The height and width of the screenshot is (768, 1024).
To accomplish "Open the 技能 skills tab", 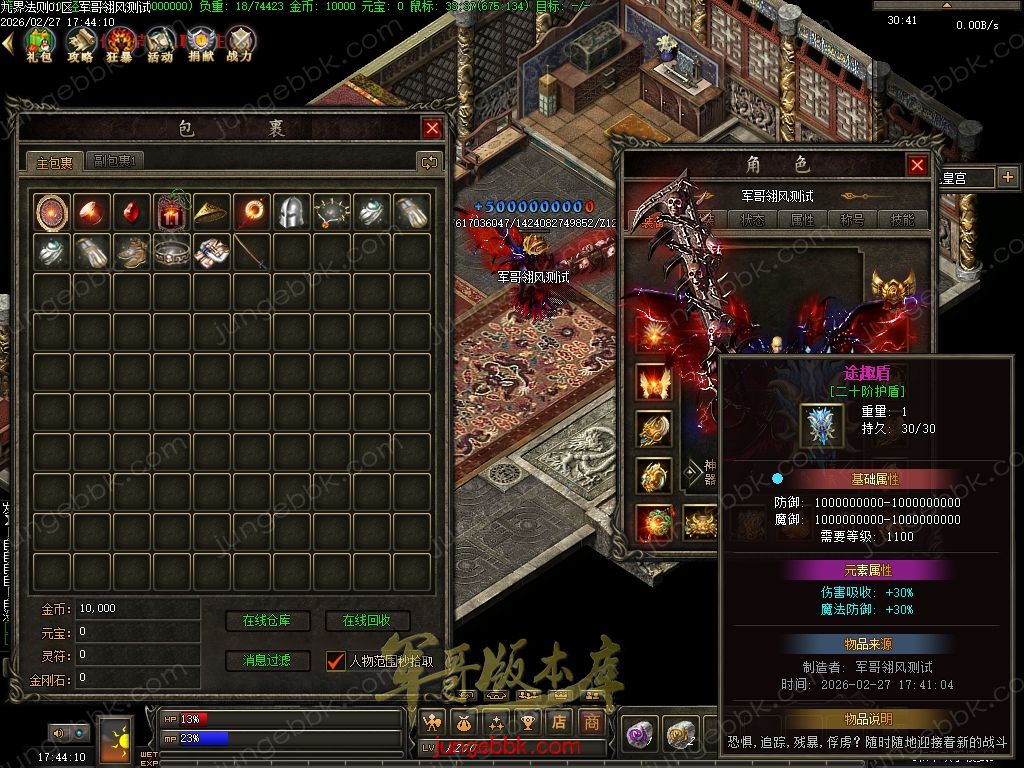I will pyautogui.click(x=902, y=220).
